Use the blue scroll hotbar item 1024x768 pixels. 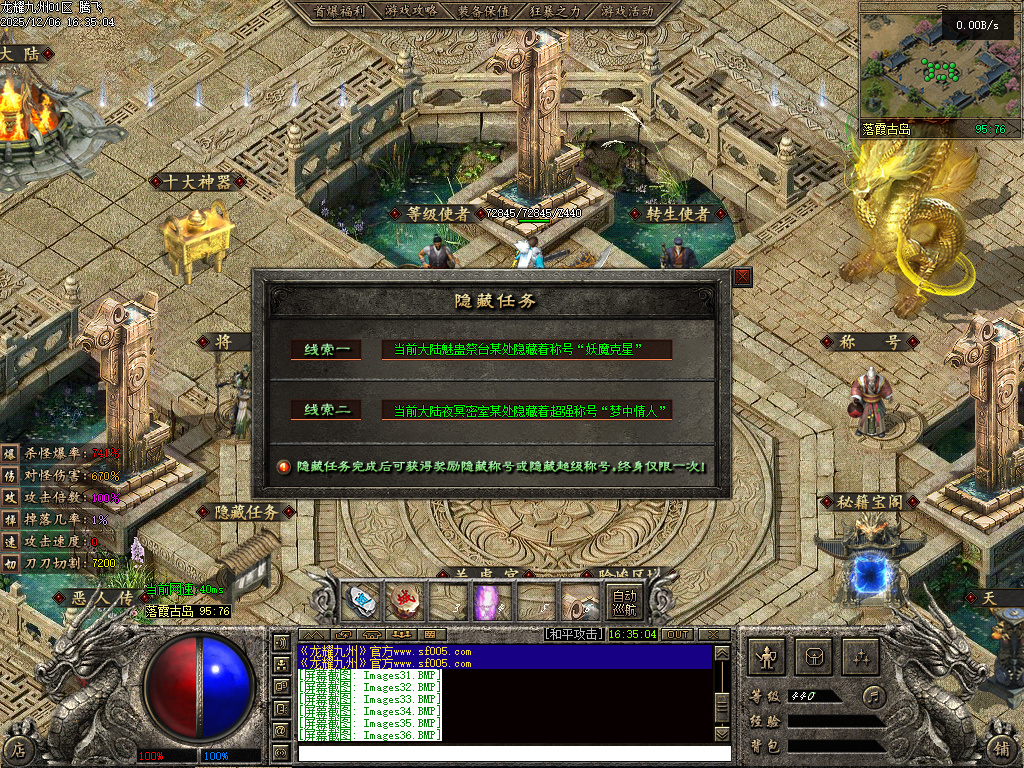360,602
